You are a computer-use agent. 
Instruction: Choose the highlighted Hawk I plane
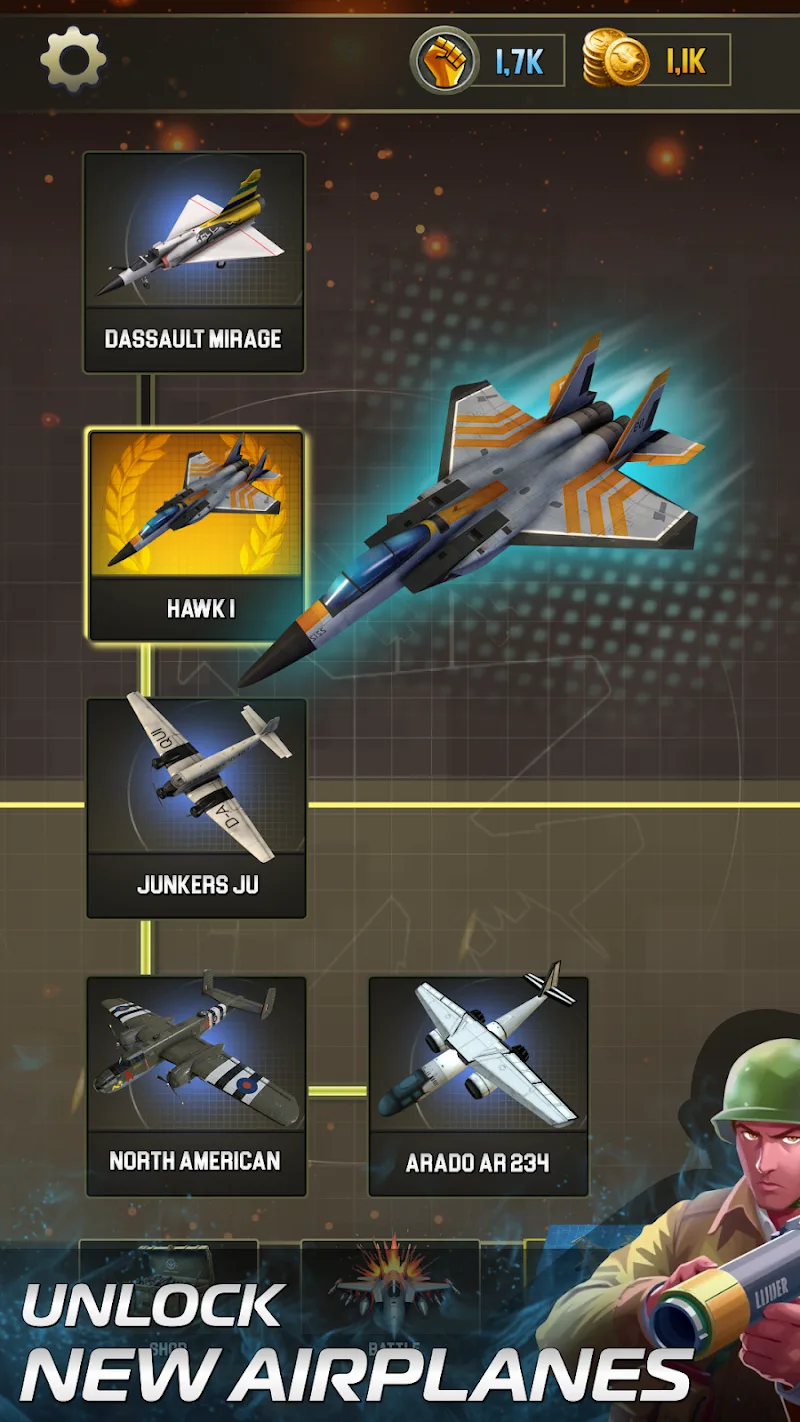click(x=195, y=535)
